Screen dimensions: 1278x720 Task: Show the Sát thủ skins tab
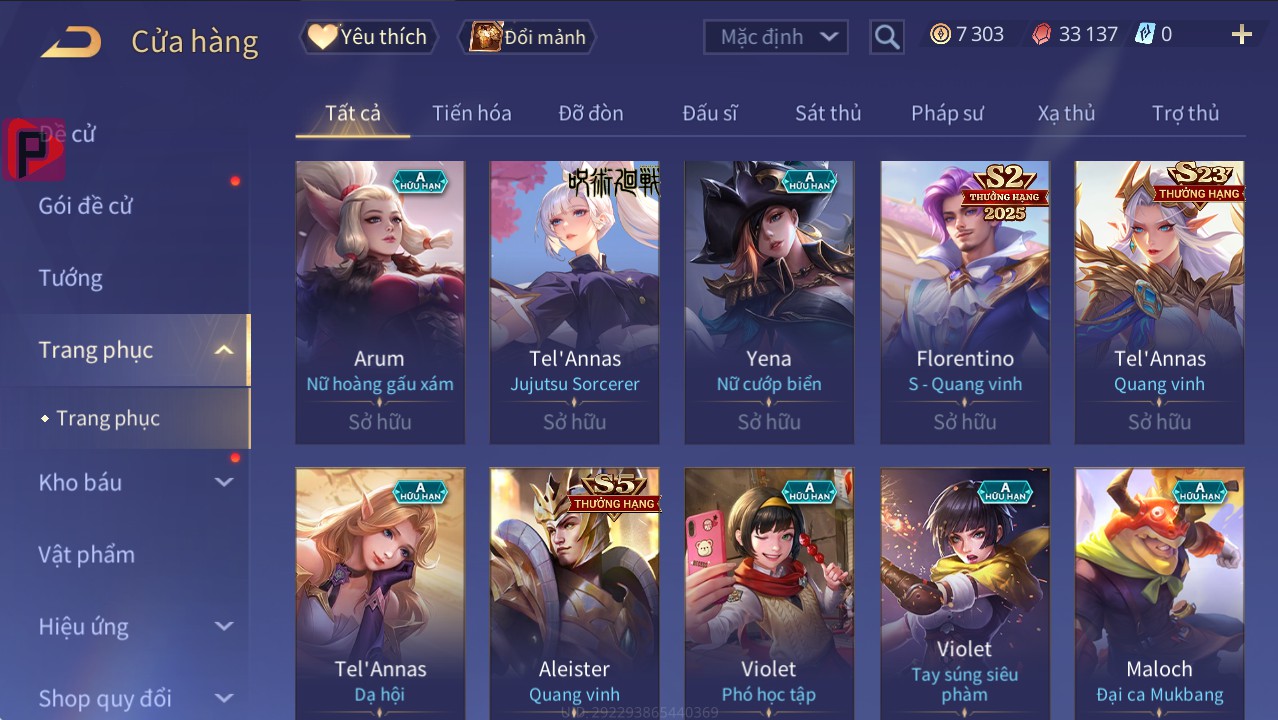[x=828, y=113]
